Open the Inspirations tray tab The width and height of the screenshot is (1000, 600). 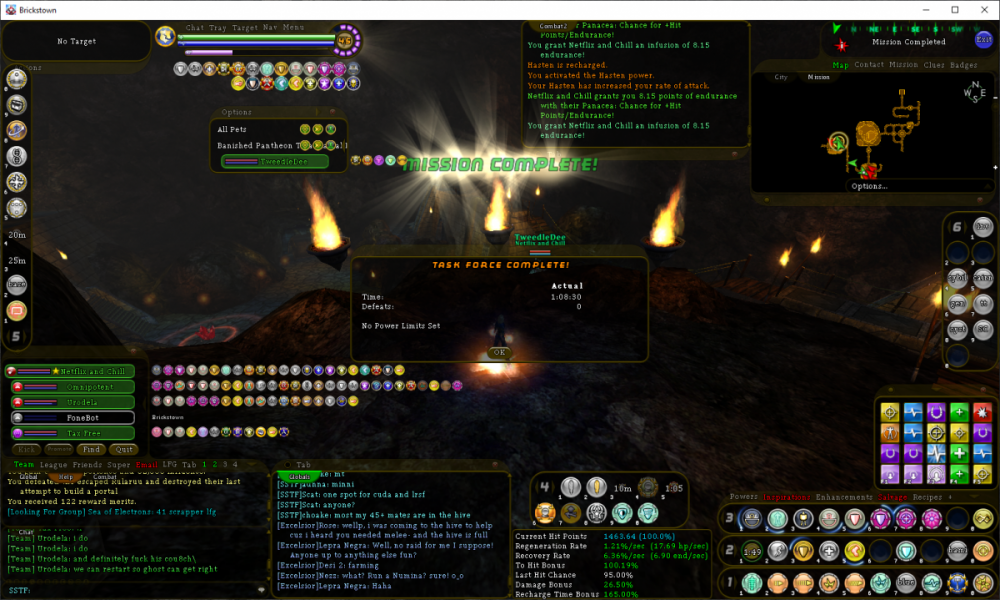[x=788, y=496]
